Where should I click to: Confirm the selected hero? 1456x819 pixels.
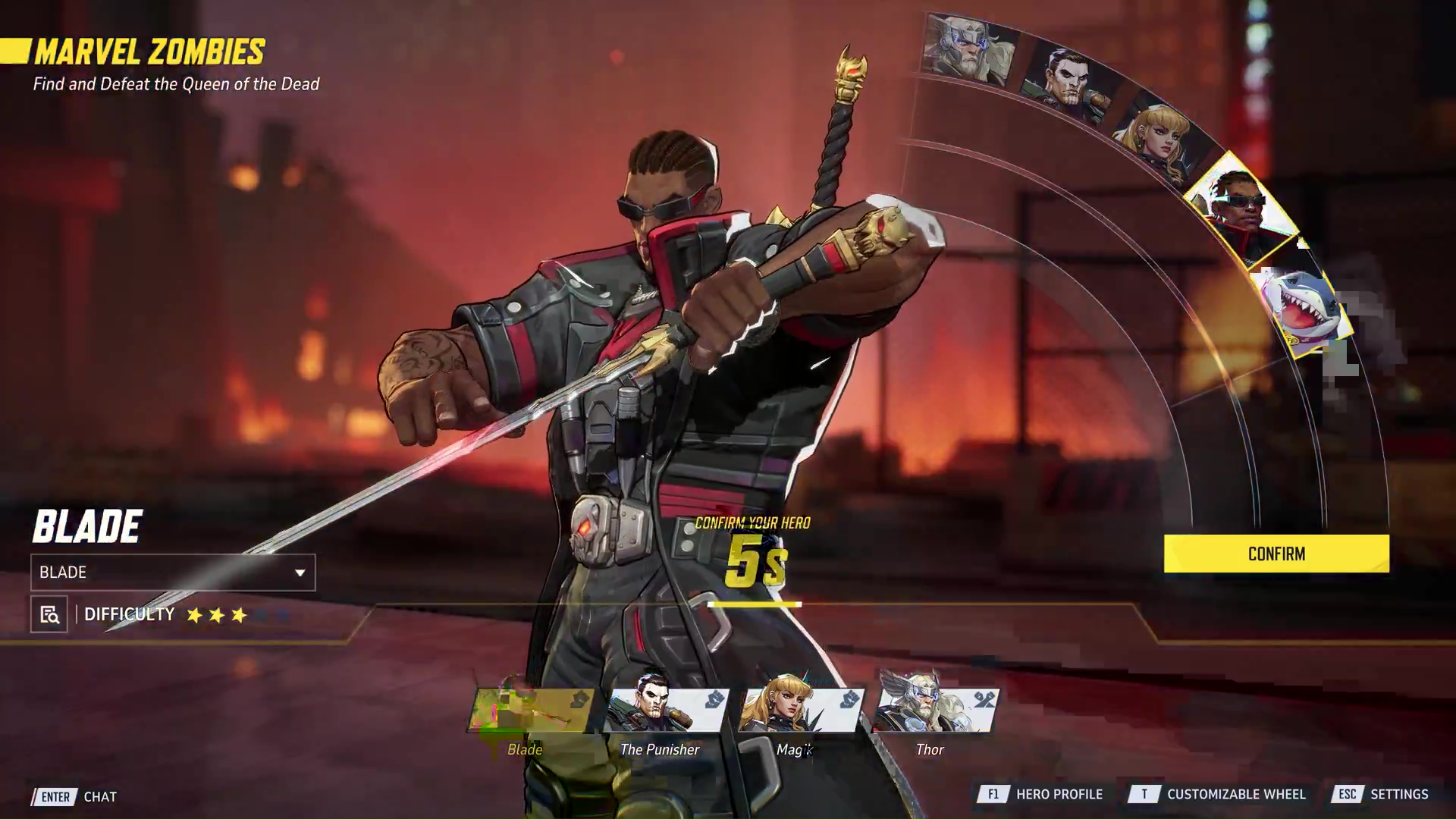[x=1276, y=554]
